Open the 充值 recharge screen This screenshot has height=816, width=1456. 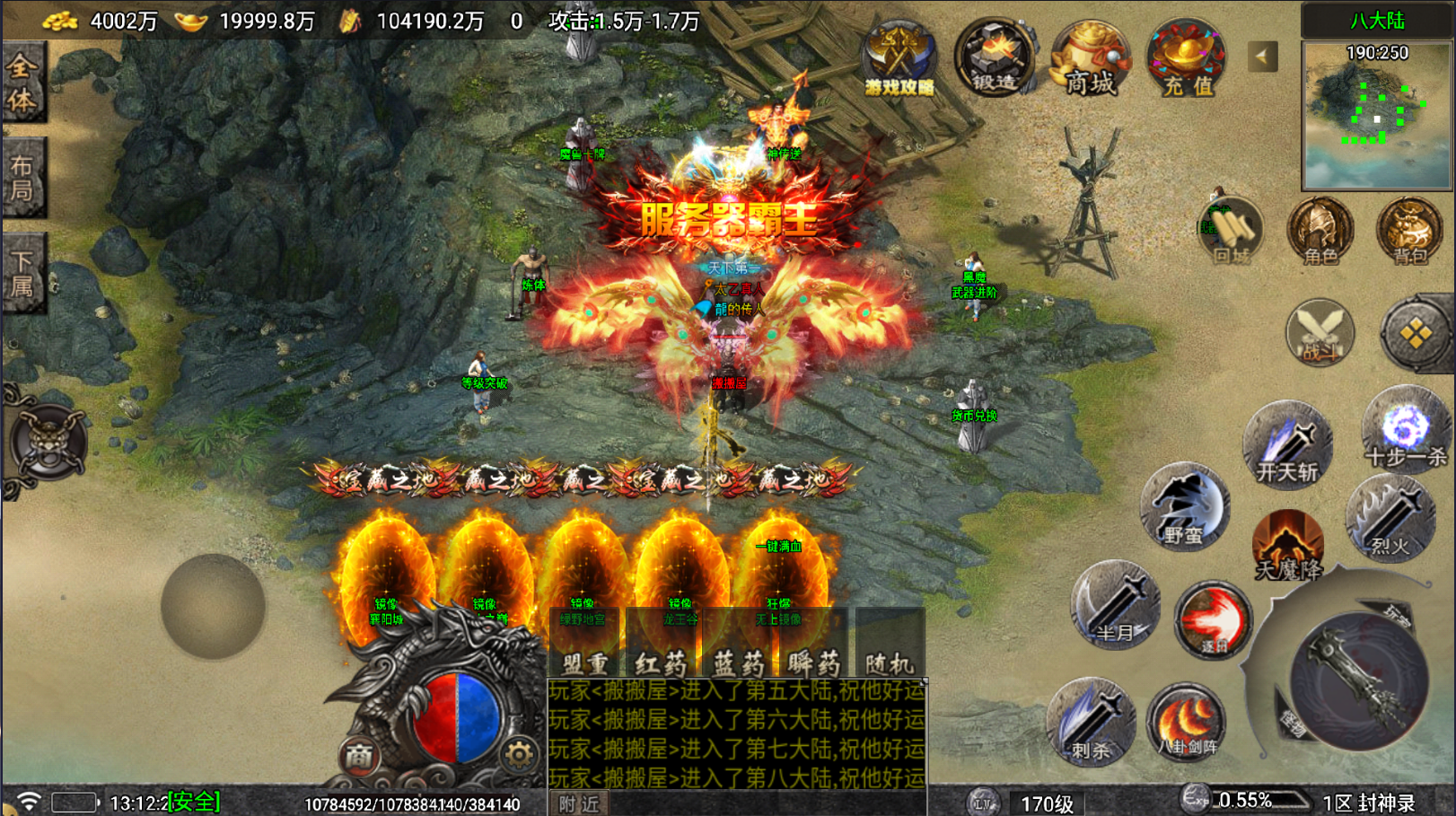1186,59
